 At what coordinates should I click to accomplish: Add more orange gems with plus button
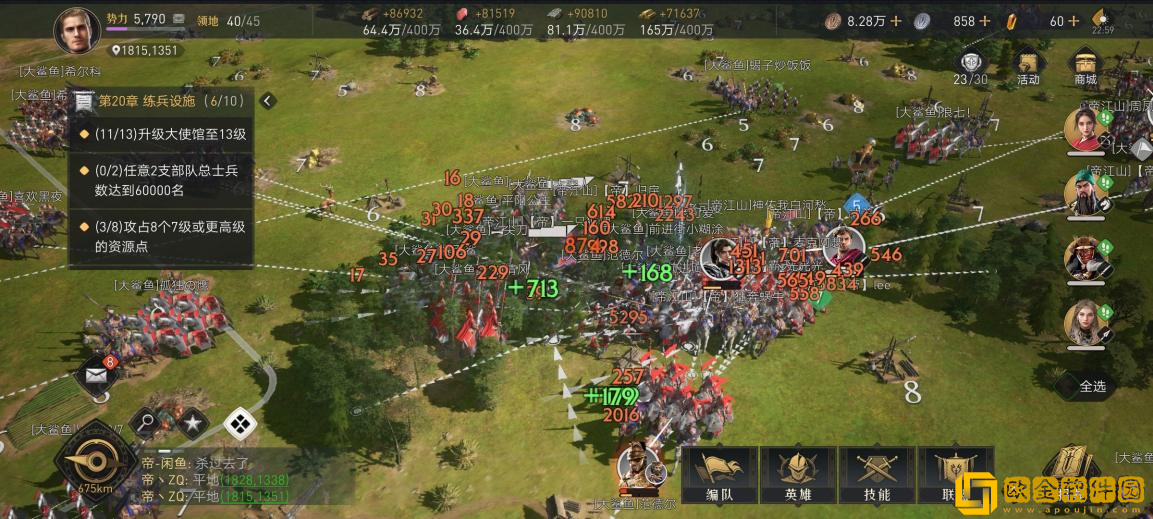click(x=1073, y=21)
